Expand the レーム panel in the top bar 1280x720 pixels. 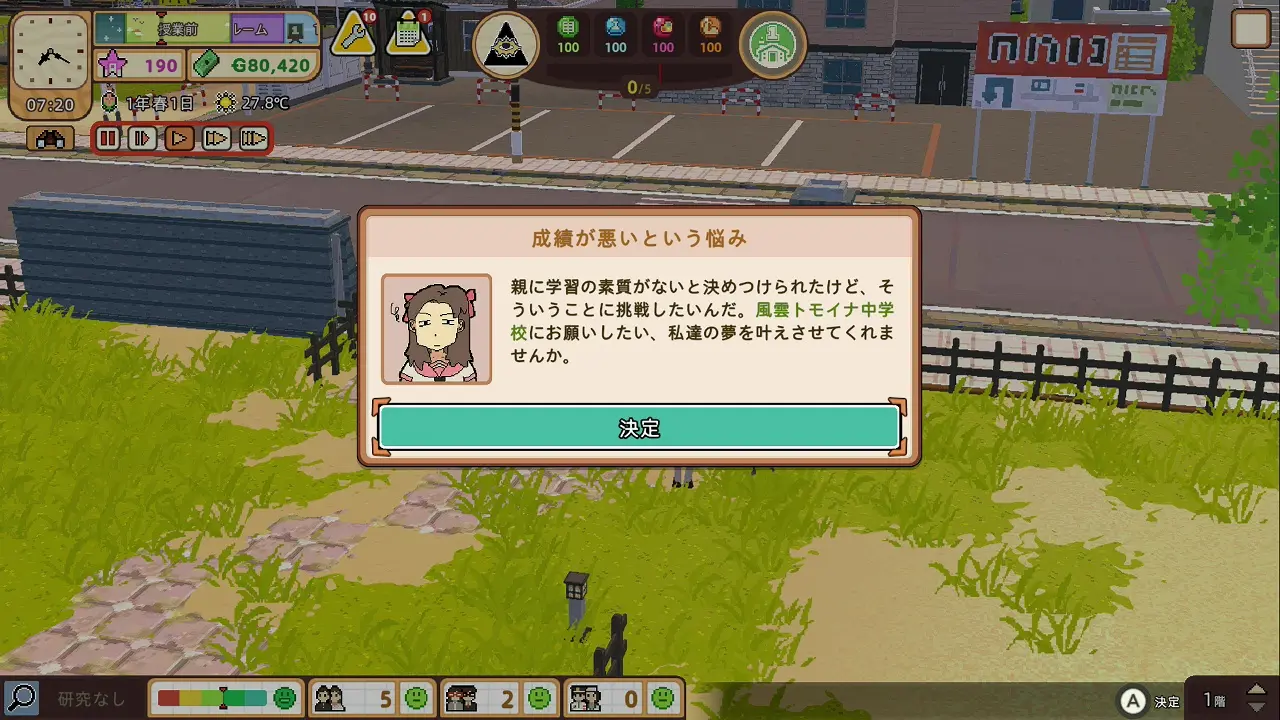coord(252,30)
